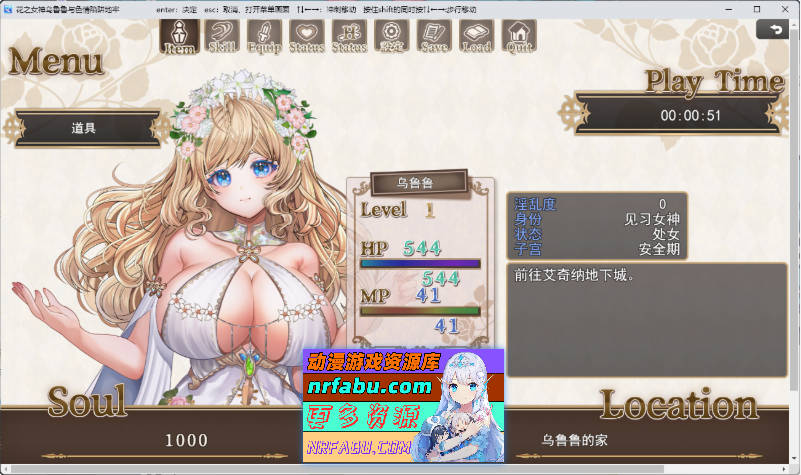
Task: Close the game window
Action: (785, 8)
